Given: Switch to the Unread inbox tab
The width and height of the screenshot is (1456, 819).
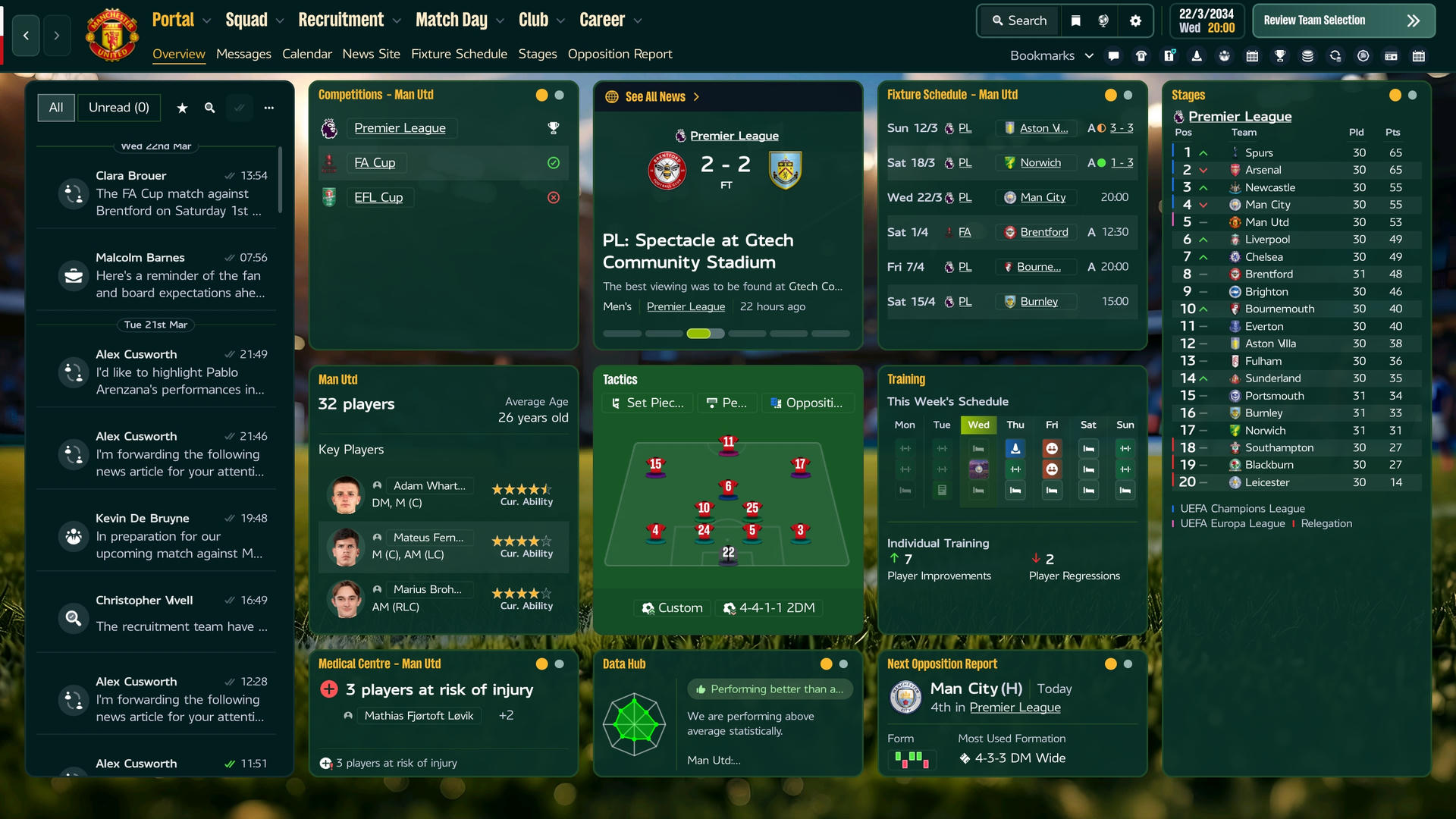Looking at the screenshot, I should 119,108.
